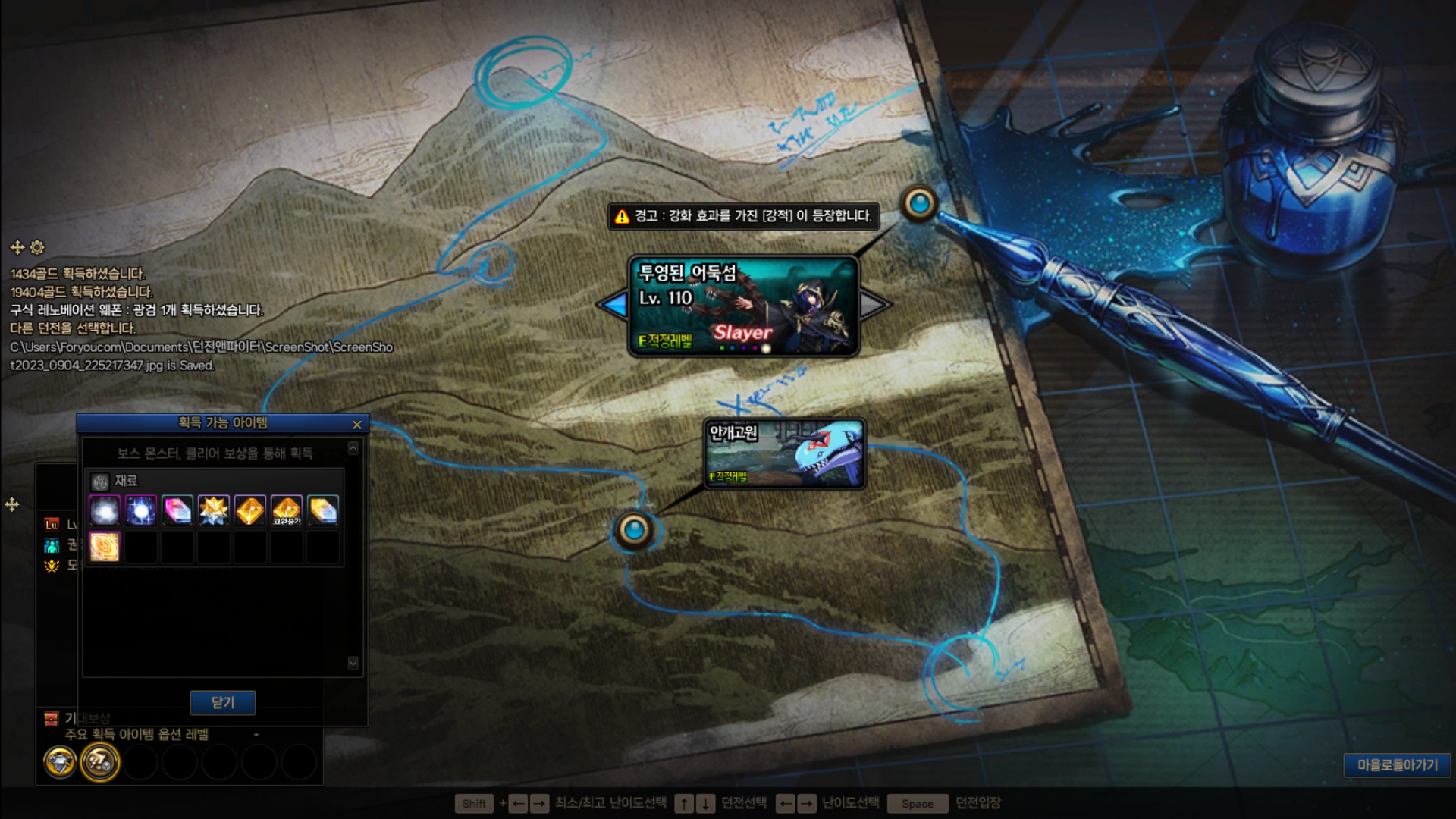Show equipment rewards via the armor icon
The height and width of the screenshot is (819, 1456).
(60, 761)
